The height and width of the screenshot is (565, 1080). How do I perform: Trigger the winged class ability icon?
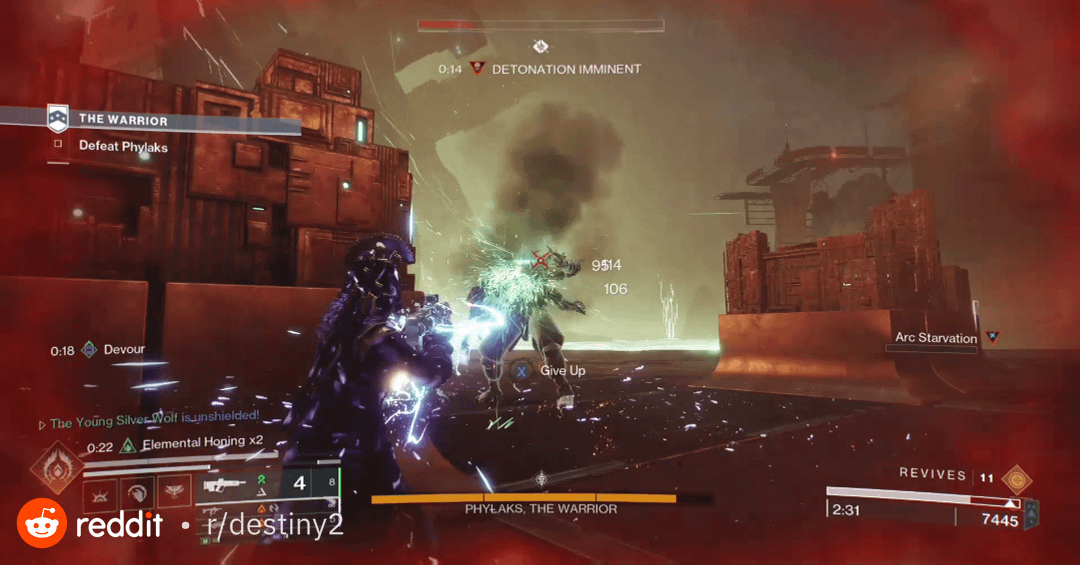(x=174, y=492)
